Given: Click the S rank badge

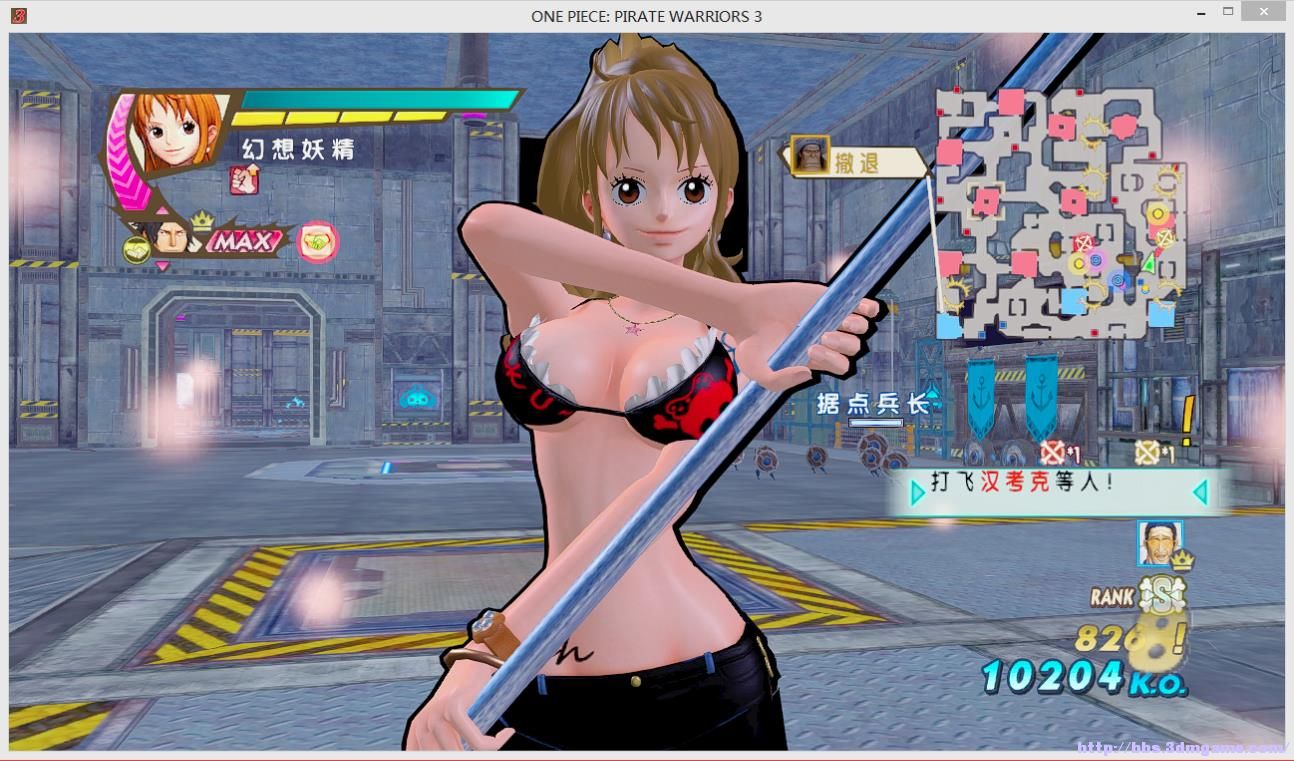Looking at the screenshot, I should 1161,596.
